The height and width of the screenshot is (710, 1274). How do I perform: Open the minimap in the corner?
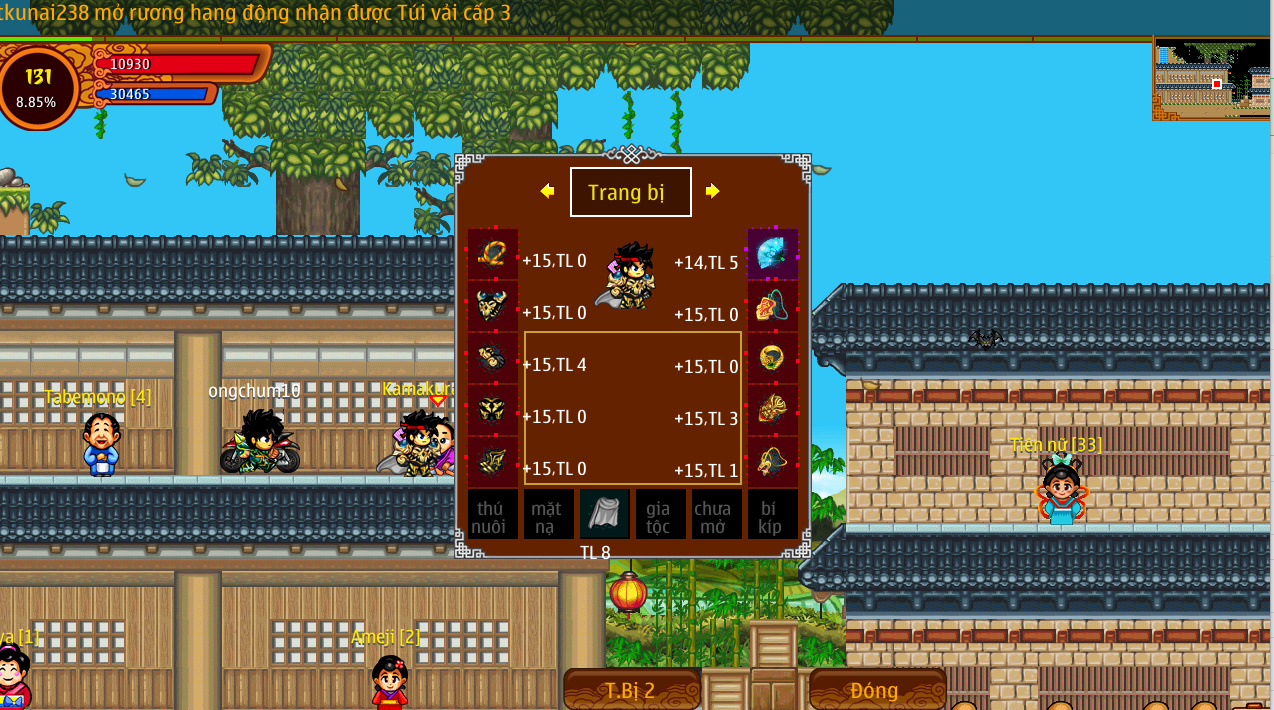click(1212, 80)
